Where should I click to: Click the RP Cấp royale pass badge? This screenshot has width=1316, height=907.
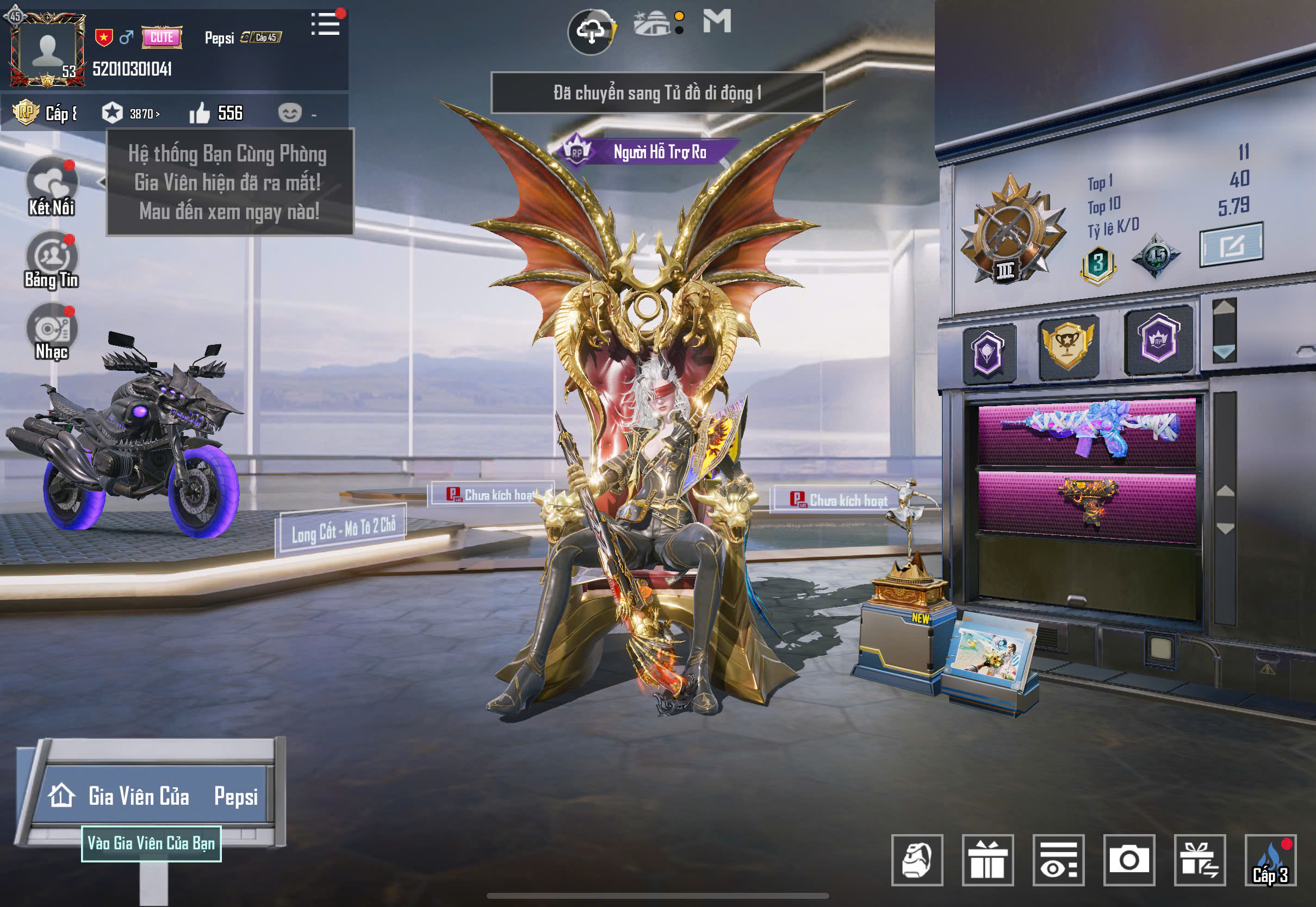pos(42,113)
